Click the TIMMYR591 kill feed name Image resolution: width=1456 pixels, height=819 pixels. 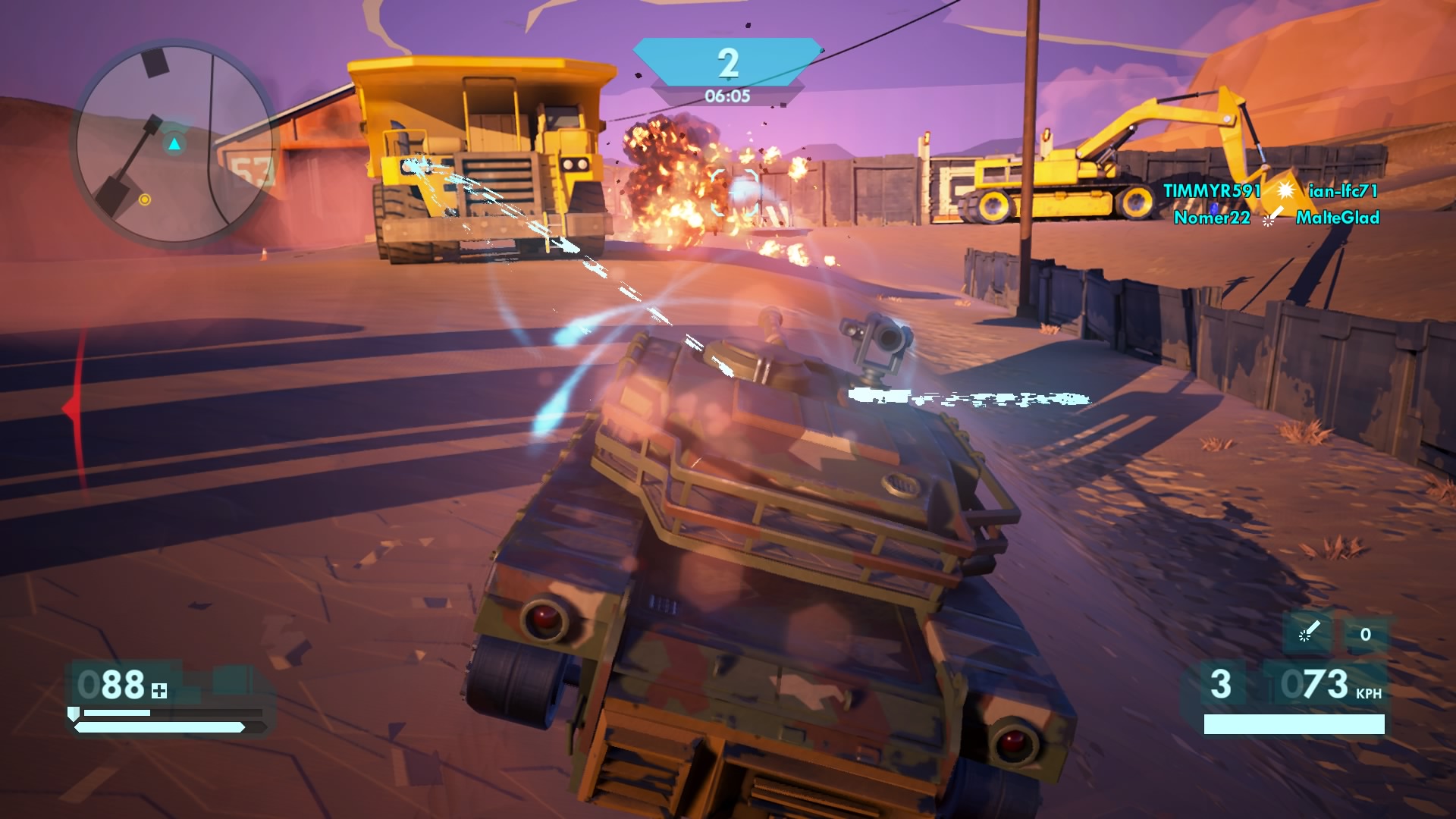coord(1211,191)
